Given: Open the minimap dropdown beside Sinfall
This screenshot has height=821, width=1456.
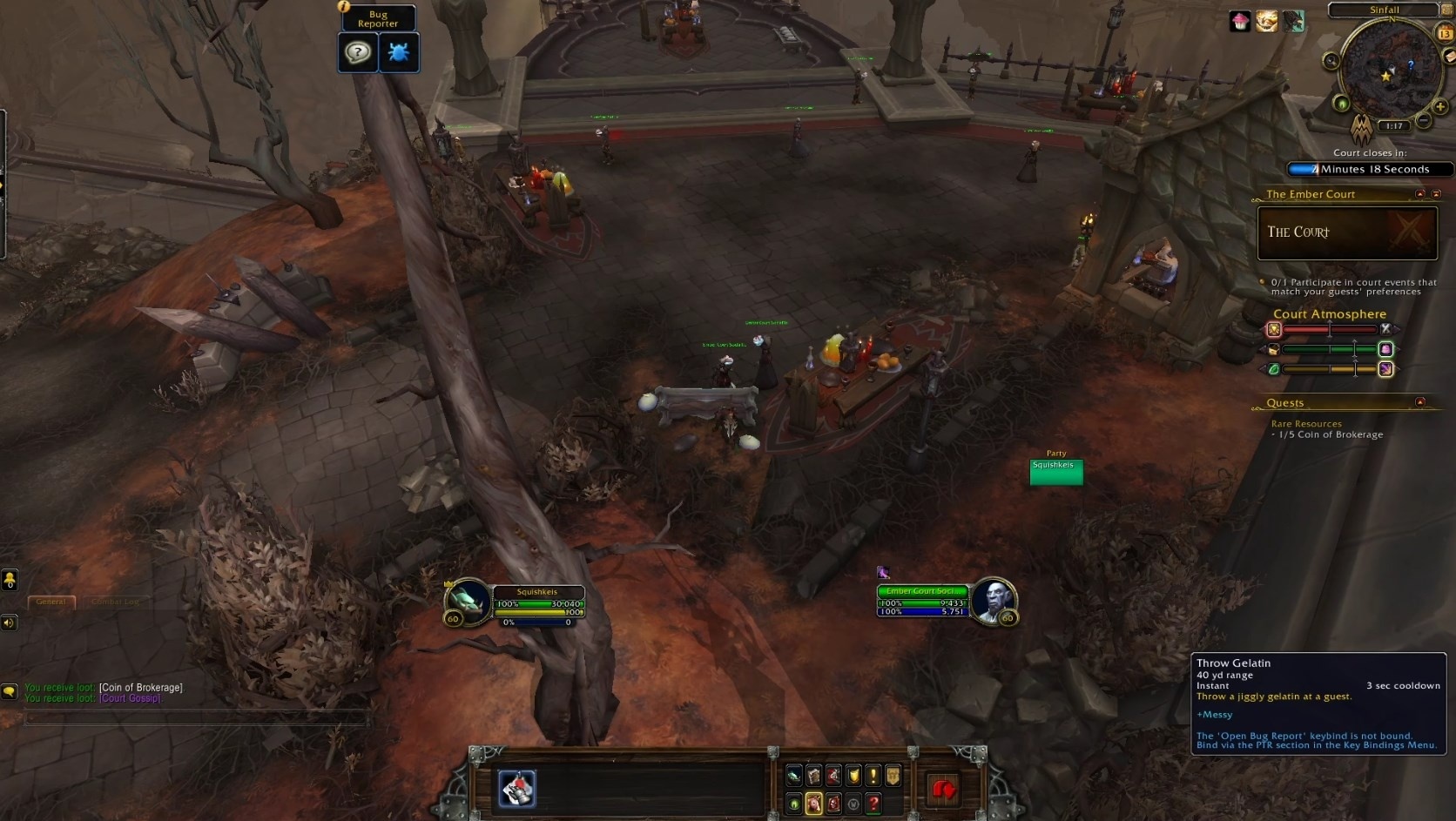Looking at the screenshot, I should [x=1447, y=10].
